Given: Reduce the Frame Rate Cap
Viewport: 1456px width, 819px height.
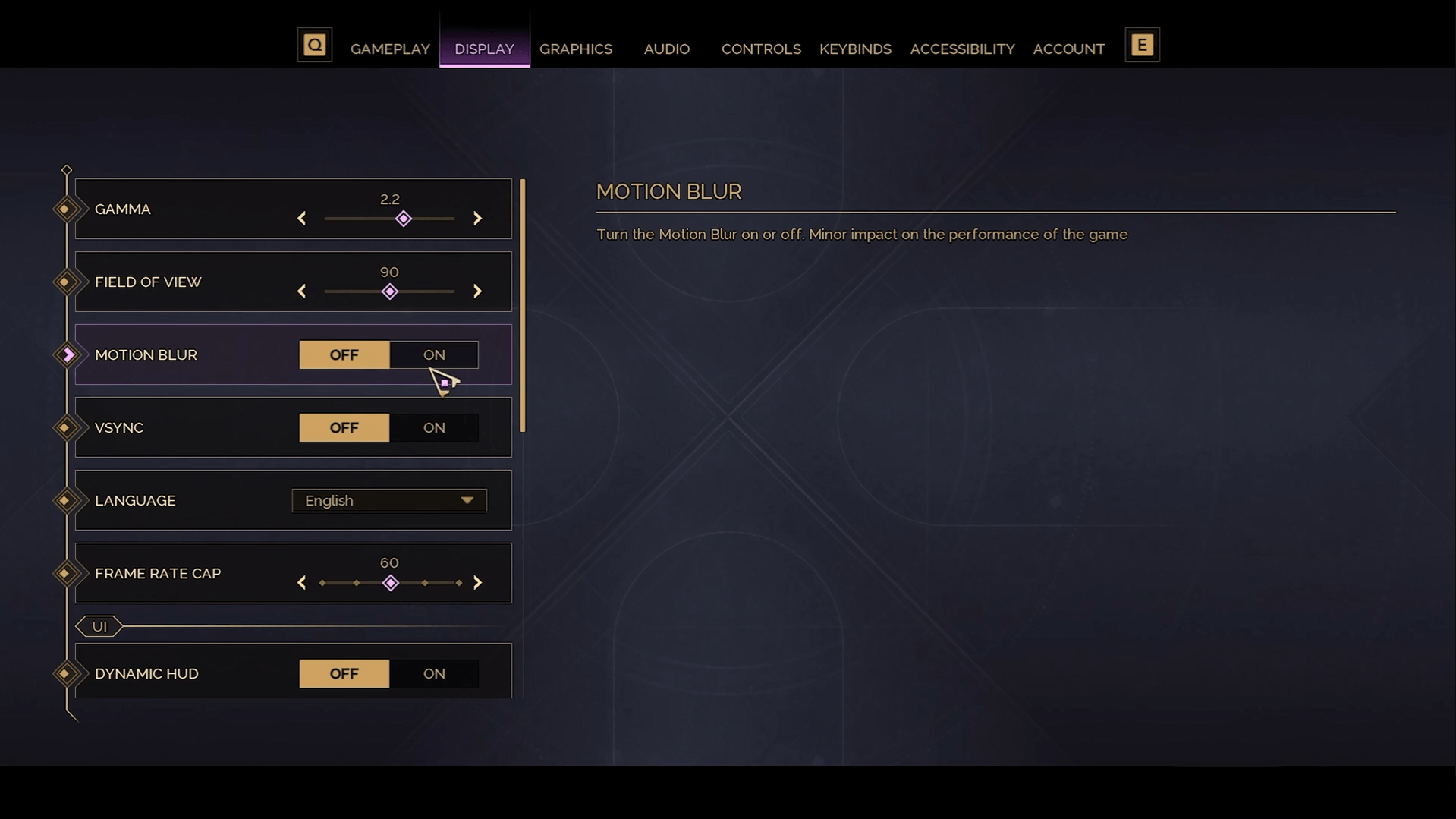Looking at the screenshot, I should [302, 583].
